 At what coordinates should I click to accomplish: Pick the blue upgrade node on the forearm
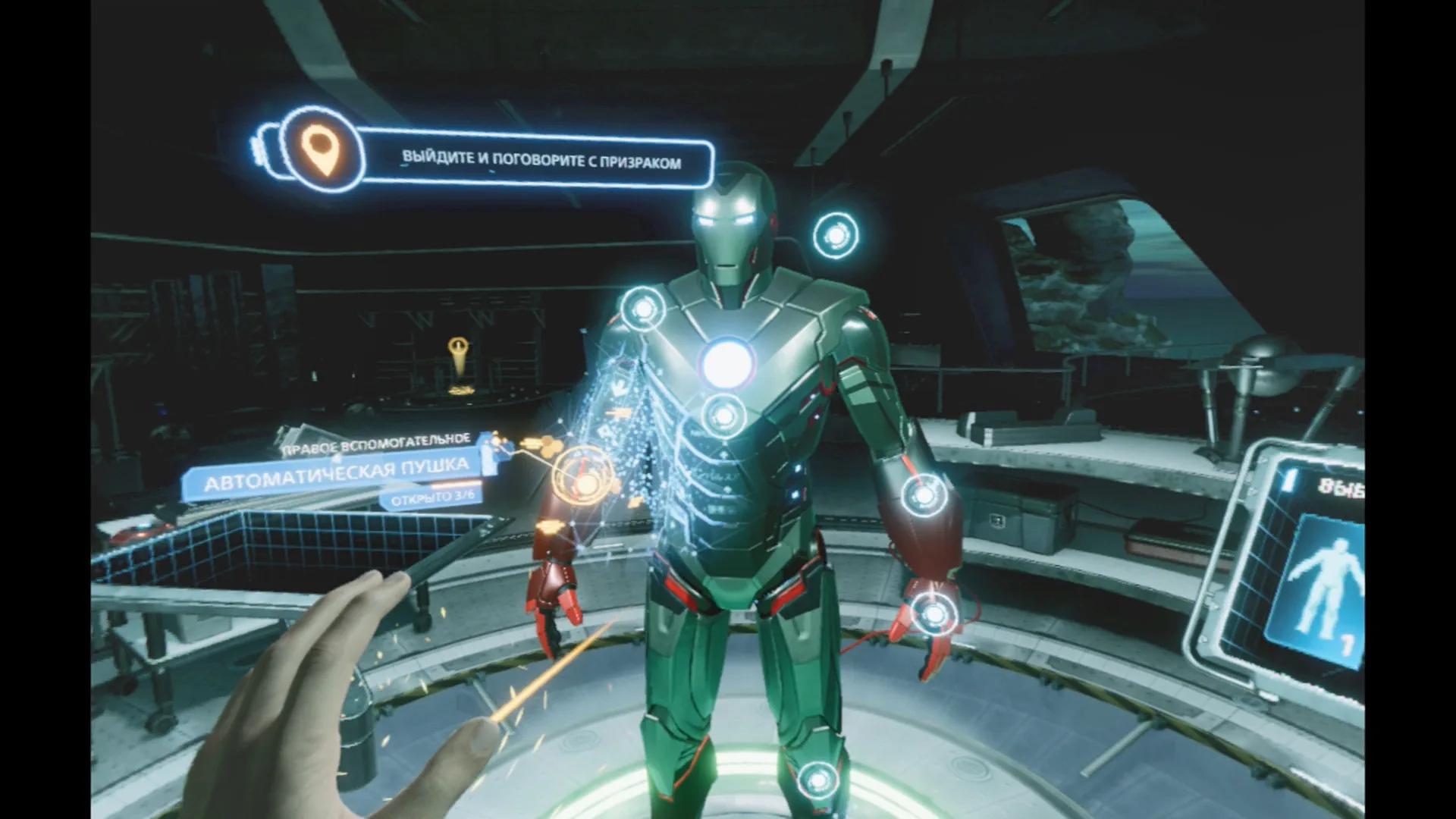(x=924, y=495)
